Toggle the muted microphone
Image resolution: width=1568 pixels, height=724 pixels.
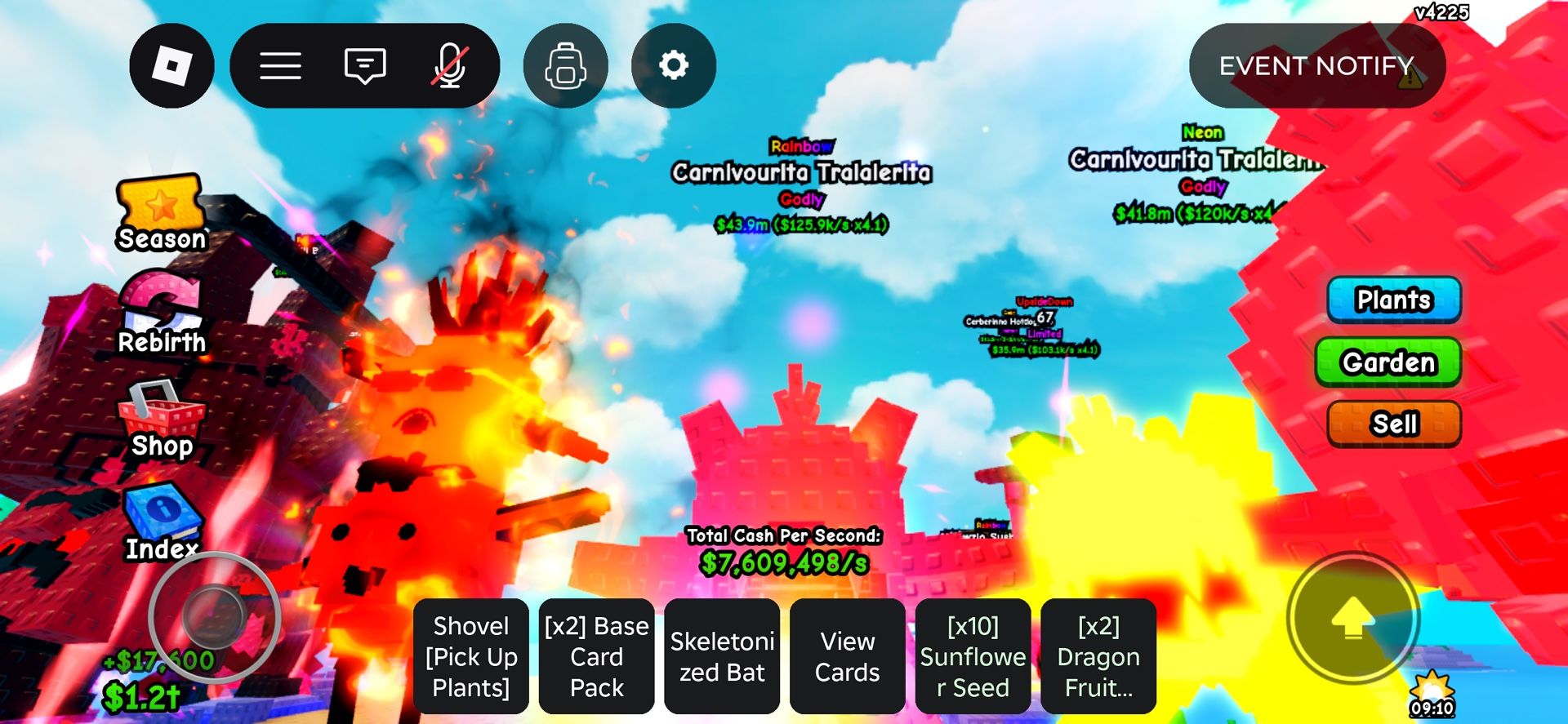click(x=450, y=65)
